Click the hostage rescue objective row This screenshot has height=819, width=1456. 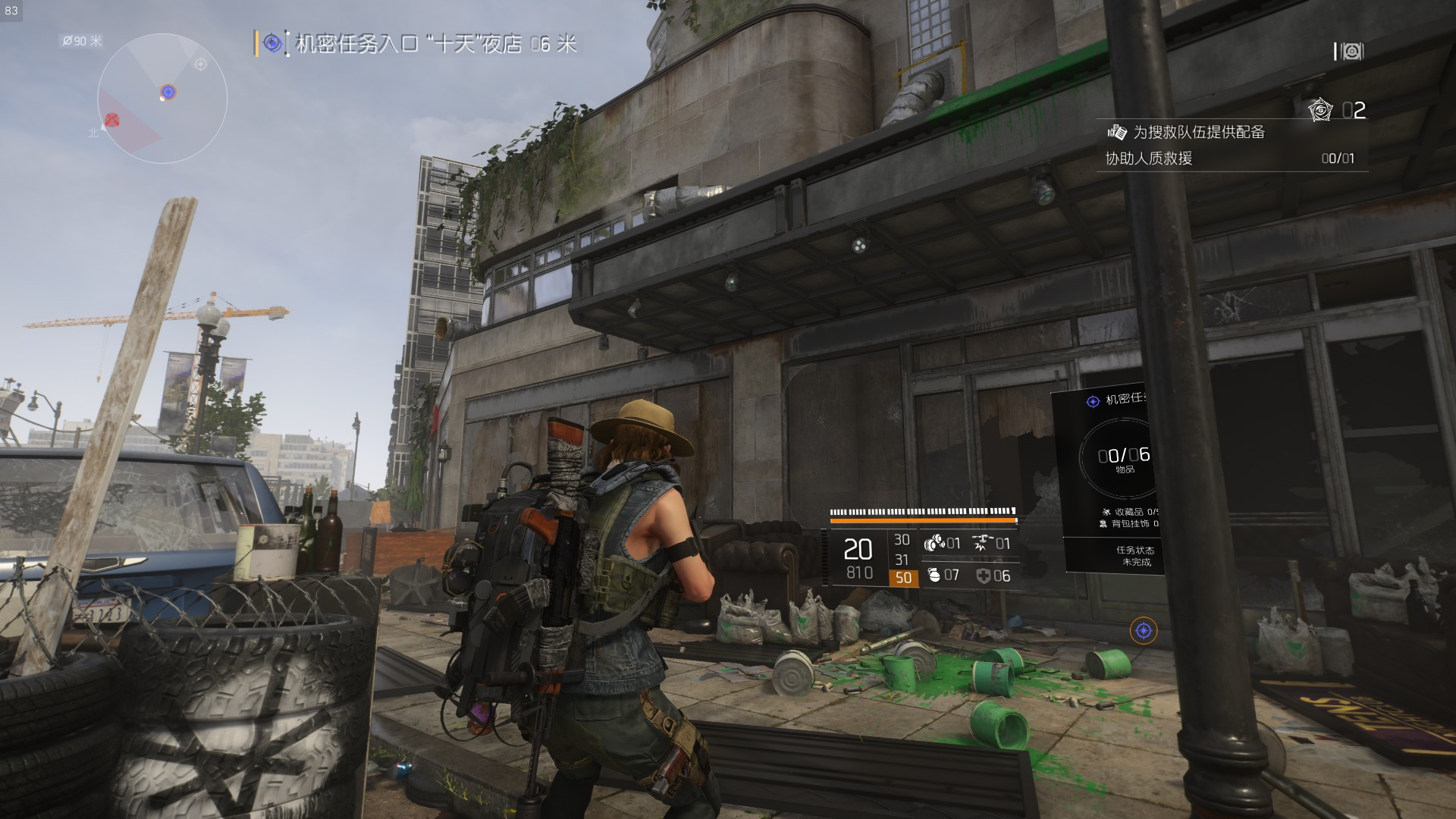click(1228, 158)
